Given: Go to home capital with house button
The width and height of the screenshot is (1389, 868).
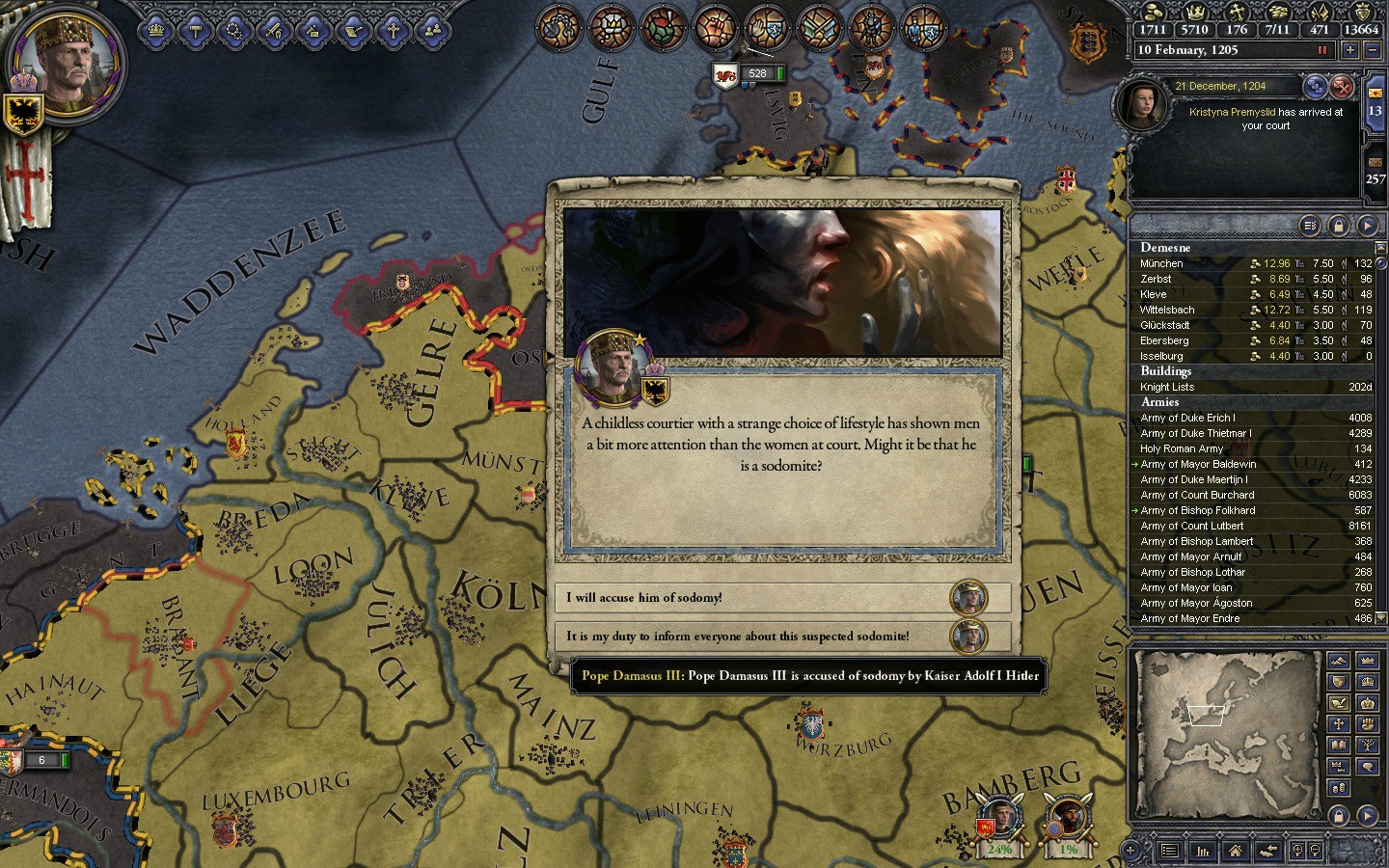Looking at the screenshot, I should [x=1235, y=851].
